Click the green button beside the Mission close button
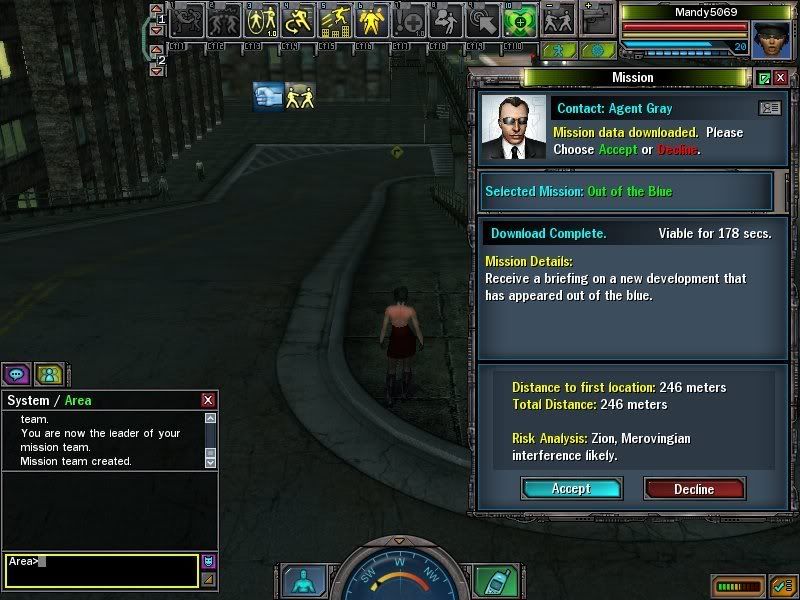Image resolution: width=800 pixels, height=600 pixels. pyautogui.click(x=764, y=77)
